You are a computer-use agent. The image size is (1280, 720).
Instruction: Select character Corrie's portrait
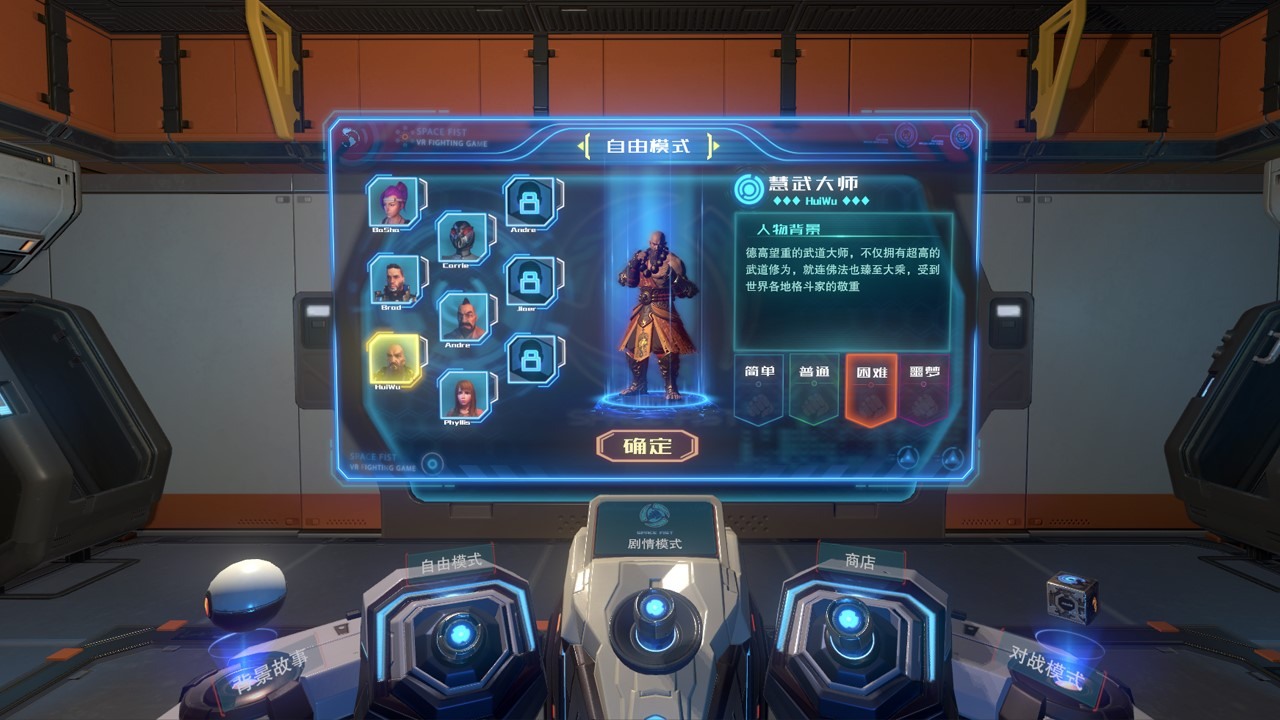pyautogui.click(x=462, y=238)
